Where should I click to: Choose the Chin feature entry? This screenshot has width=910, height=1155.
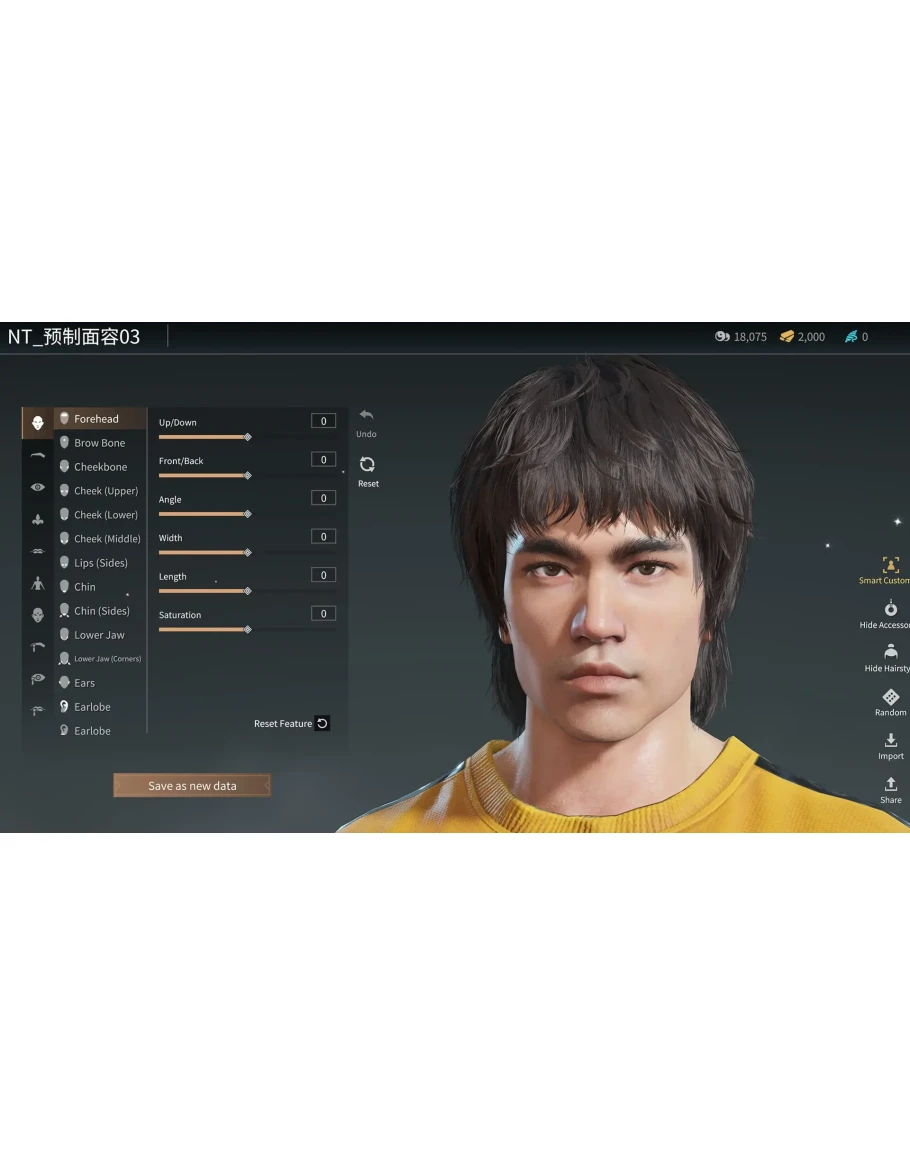(x=85, y=587)
